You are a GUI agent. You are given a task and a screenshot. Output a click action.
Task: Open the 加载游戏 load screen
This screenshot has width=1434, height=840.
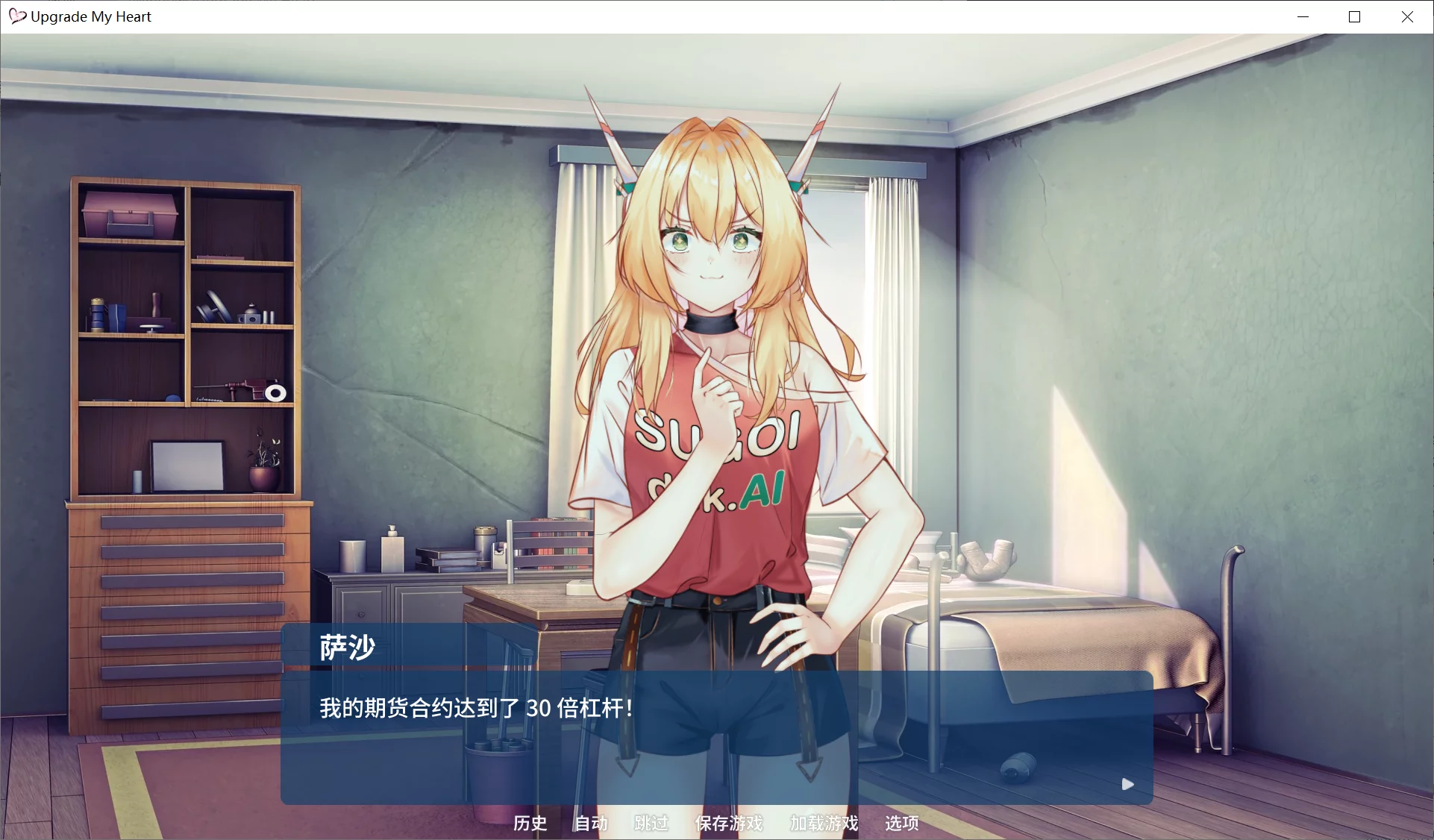click(x=821, y=824)
